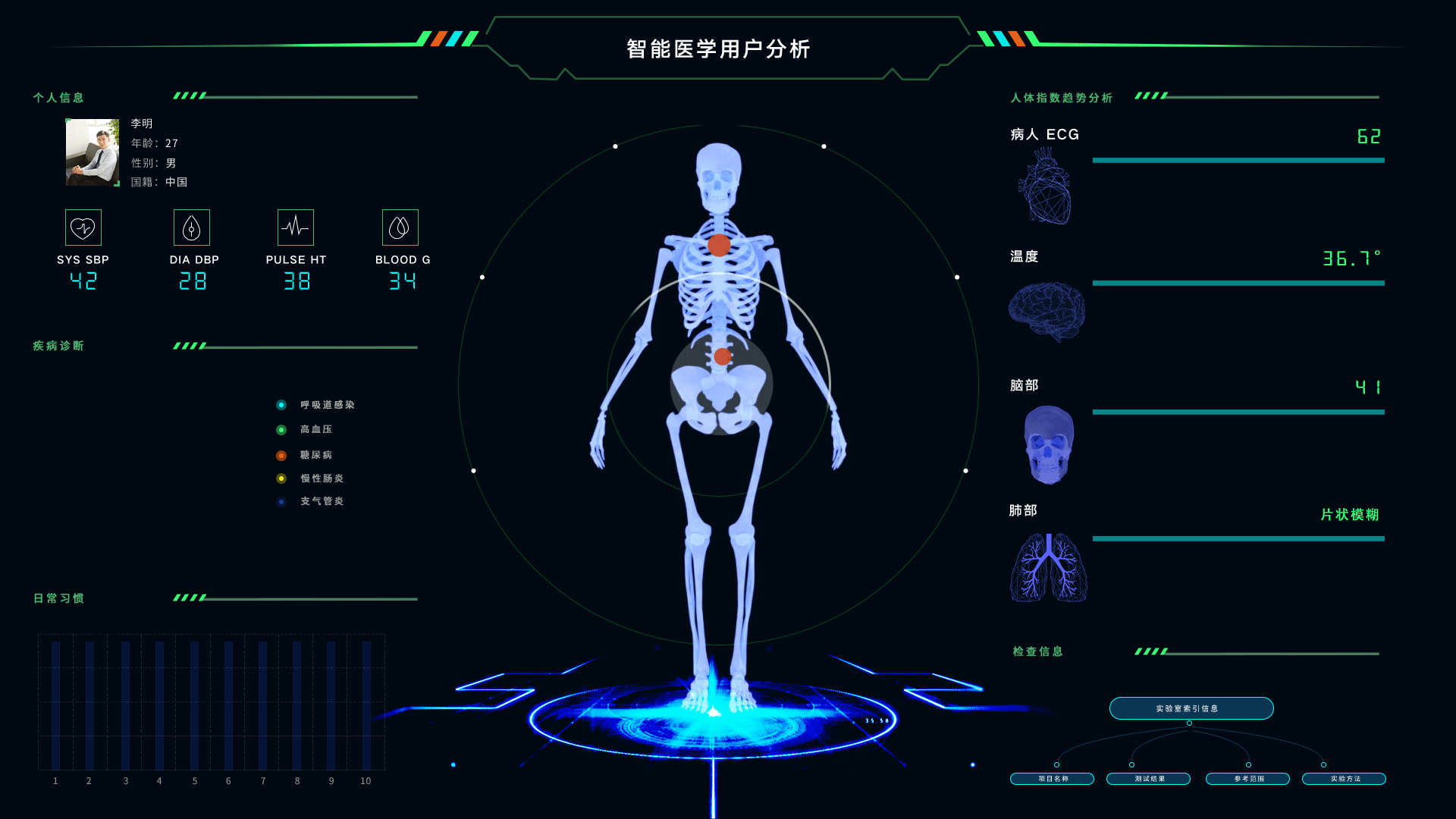This screenshot has width=1456, height=819.
Task: Select the chest hotspot on the skeleton
Action: click(x=719, y=245)
